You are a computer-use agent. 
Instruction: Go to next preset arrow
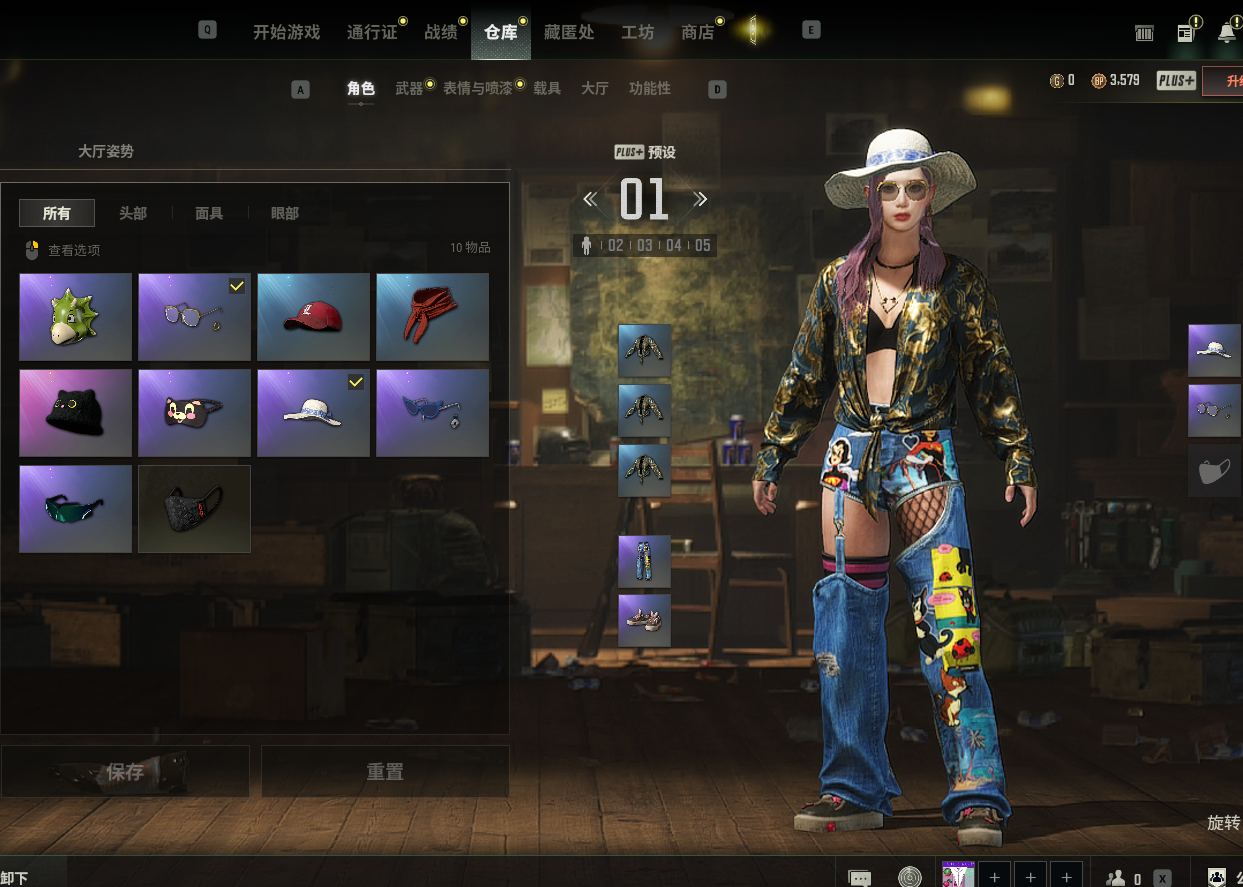pos(701,199)
